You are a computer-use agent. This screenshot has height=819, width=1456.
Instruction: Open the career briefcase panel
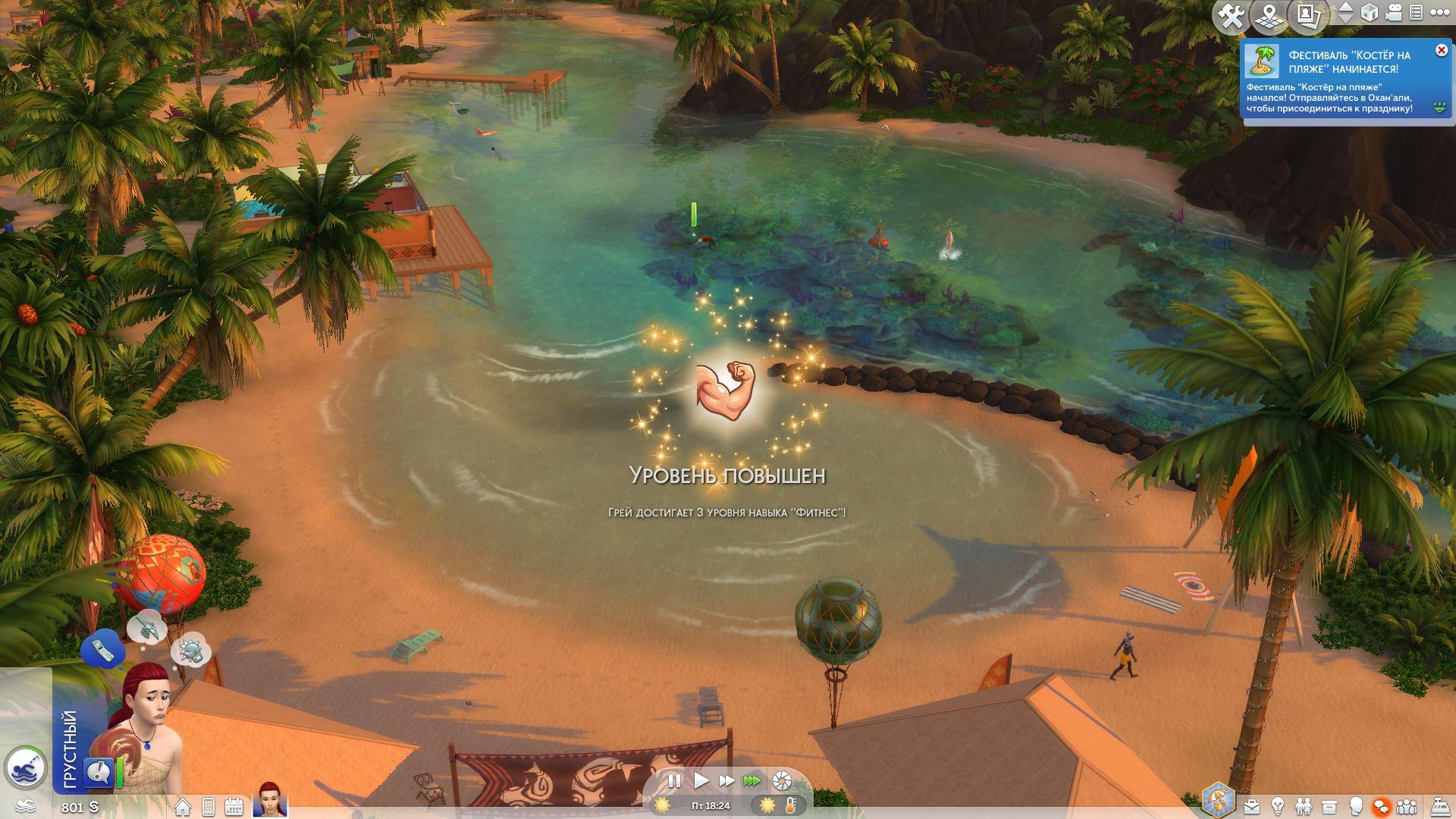(1252, 806)
